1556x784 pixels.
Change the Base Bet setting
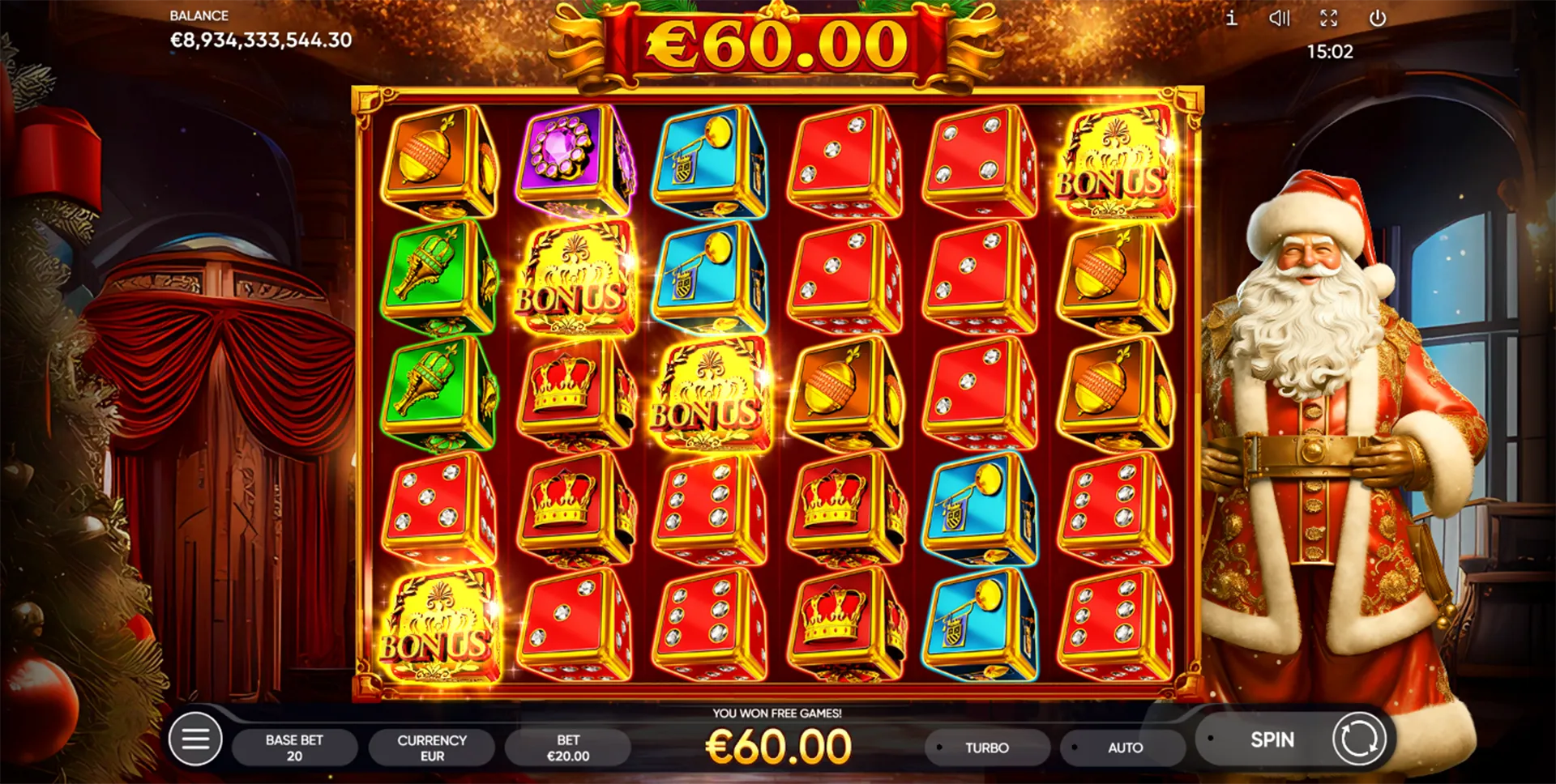[294, 747]
